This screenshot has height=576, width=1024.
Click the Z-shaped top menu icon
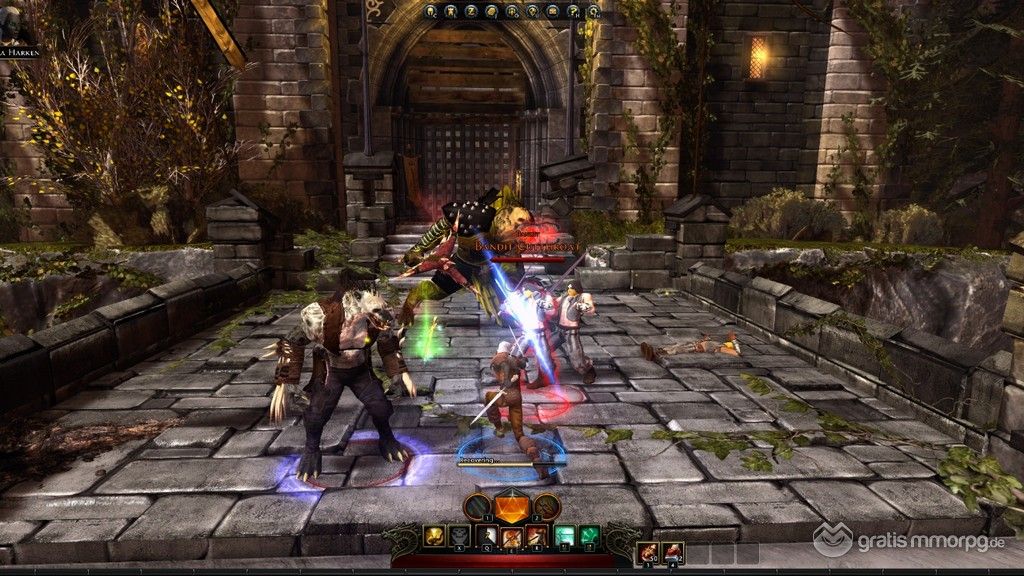click(x=471, y=11)
